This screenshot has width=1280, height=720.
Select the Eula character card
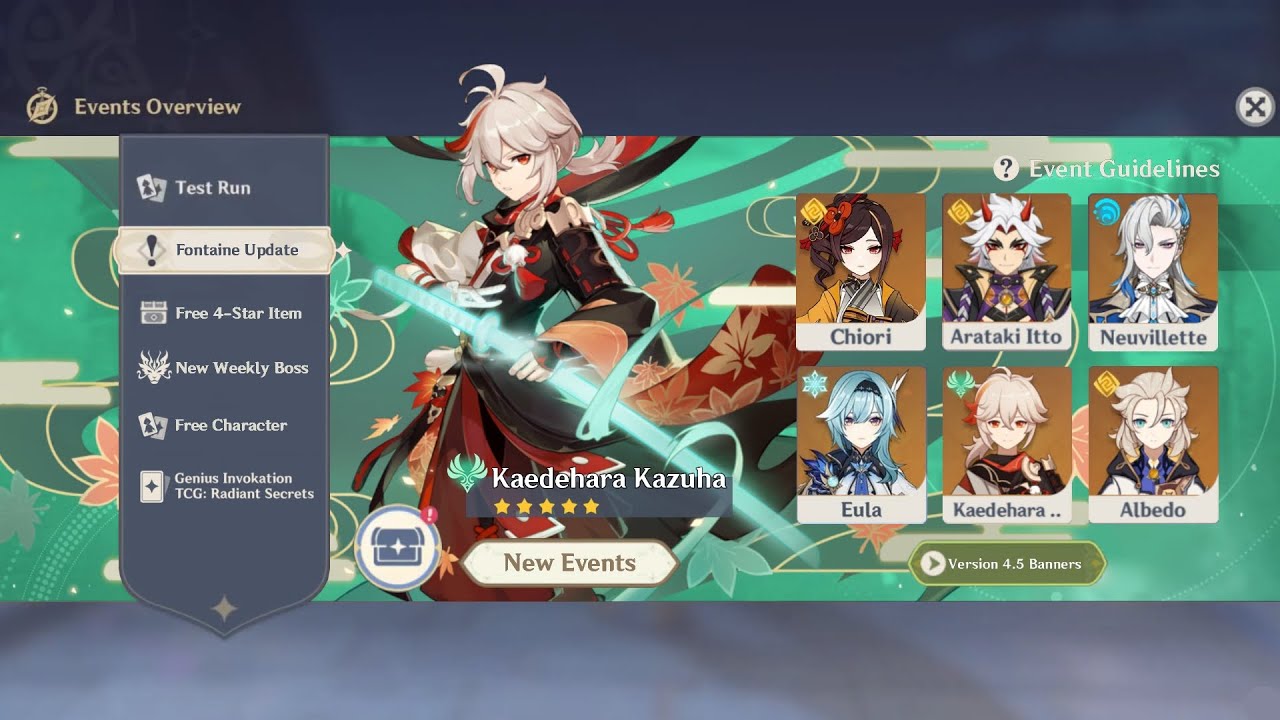860,443
